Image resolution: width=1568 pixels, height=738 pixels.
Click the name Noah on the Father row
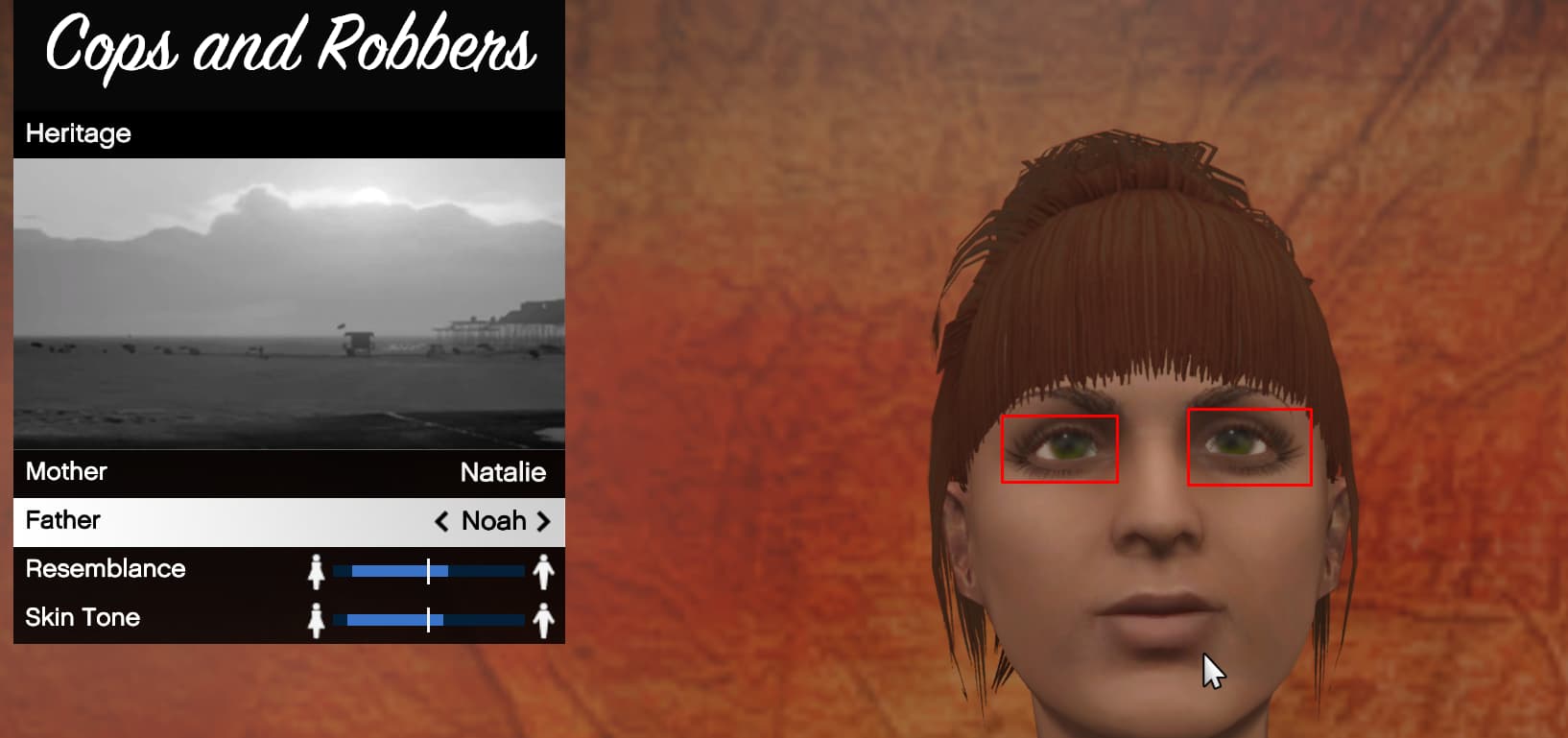click(493, 521)
